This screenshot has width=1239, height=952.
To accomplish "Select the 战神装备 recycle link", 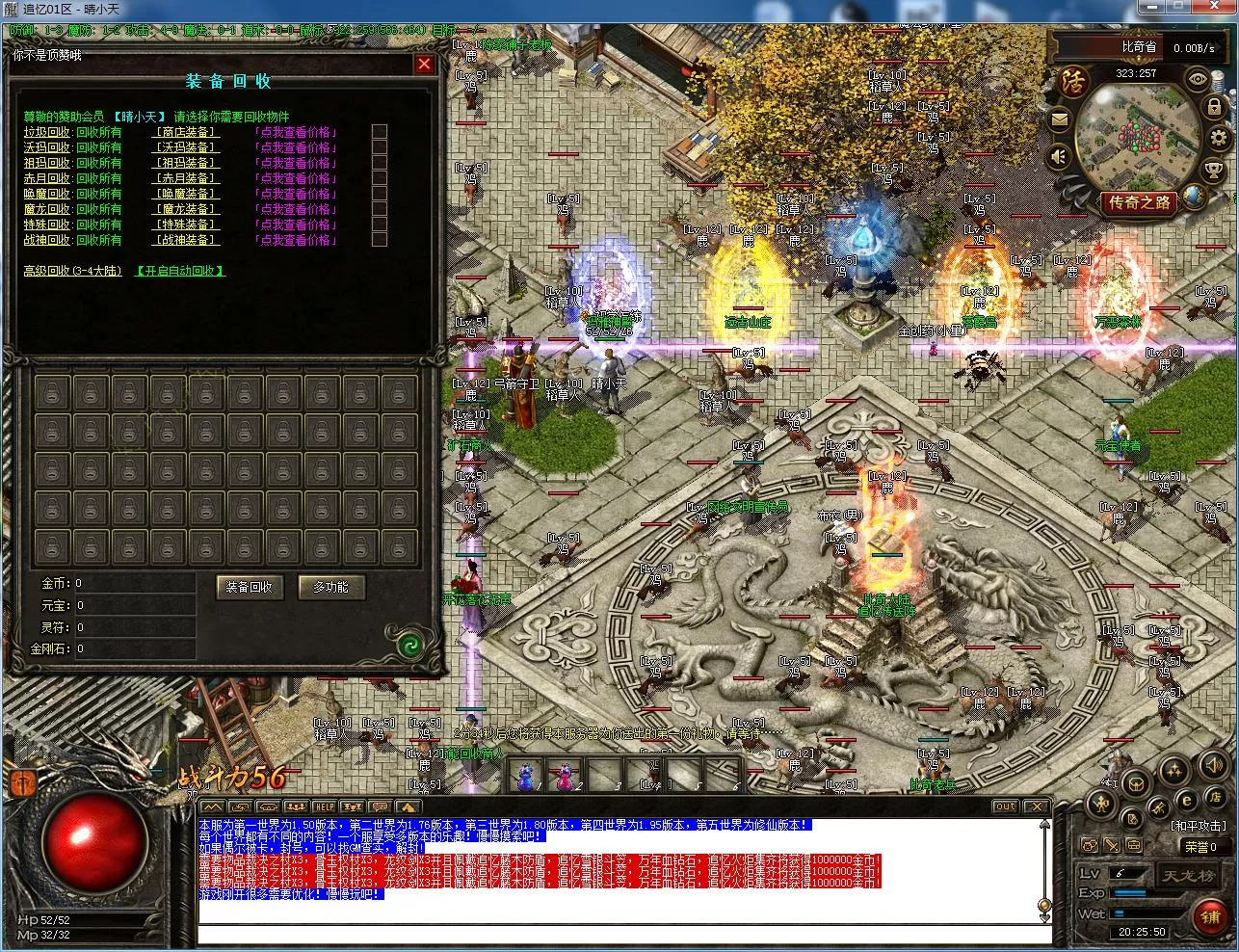I will (x=186, y=240).
